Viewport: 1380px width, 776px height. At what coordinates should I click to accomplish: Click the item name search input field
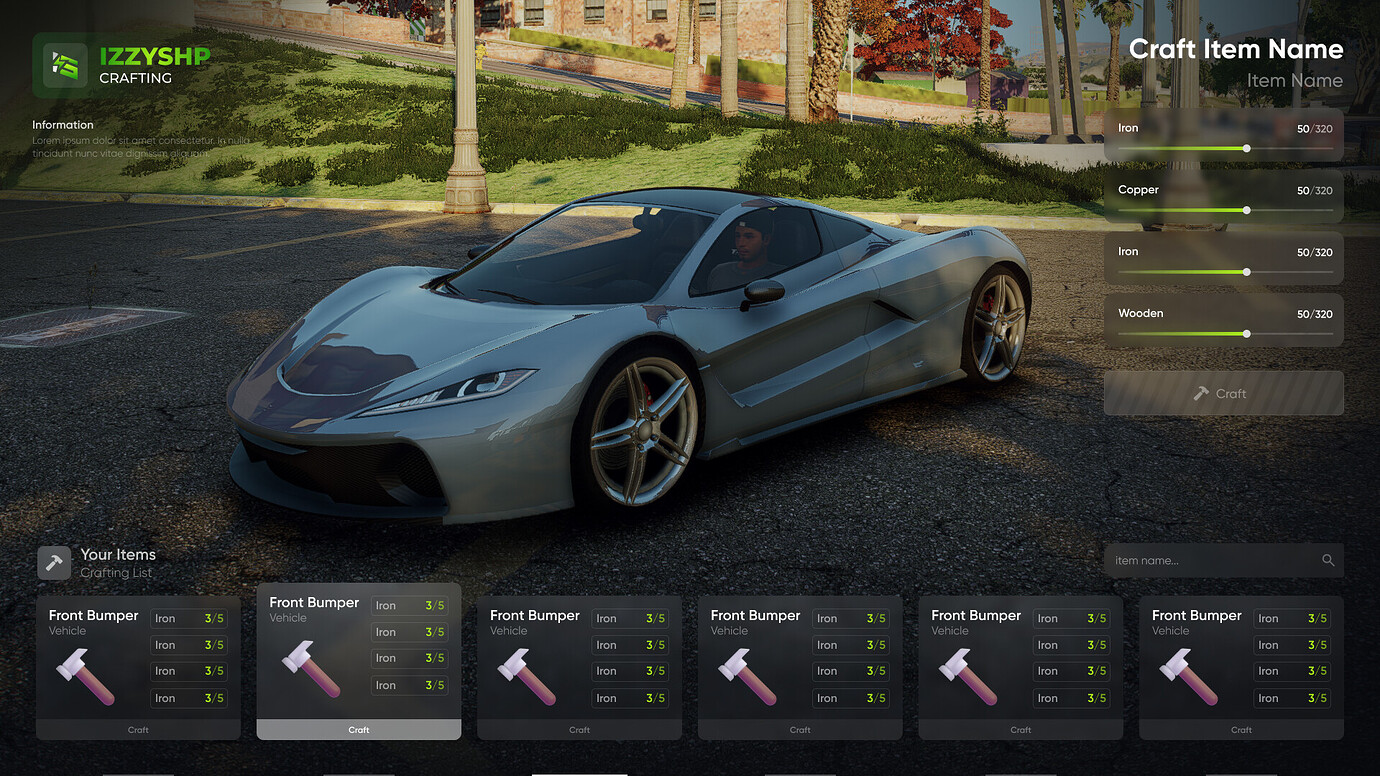pos(1200,560)
